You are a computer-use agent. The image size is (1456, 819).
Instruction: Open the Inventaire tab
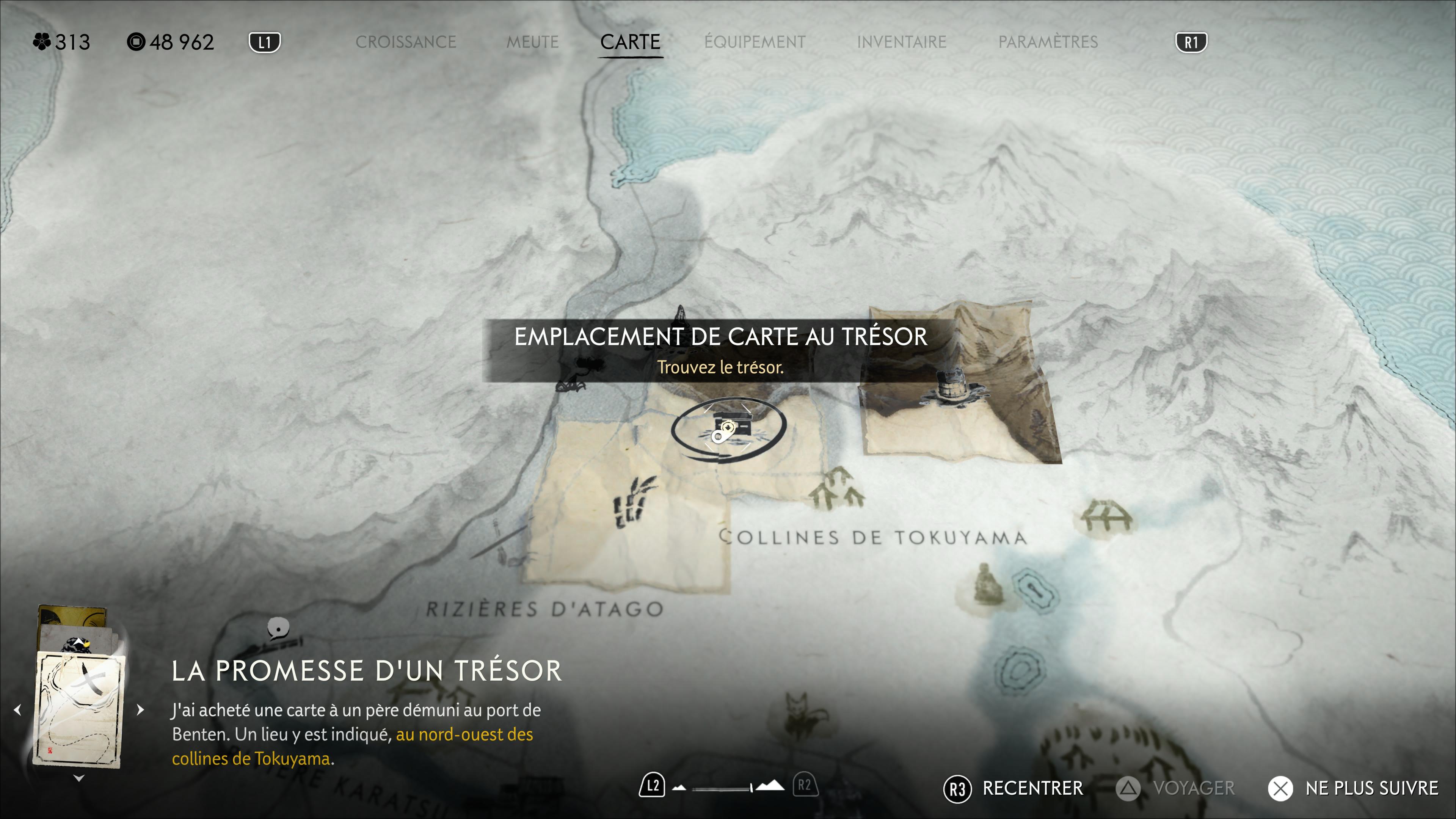pyautogui.click(x=901, y=42)
